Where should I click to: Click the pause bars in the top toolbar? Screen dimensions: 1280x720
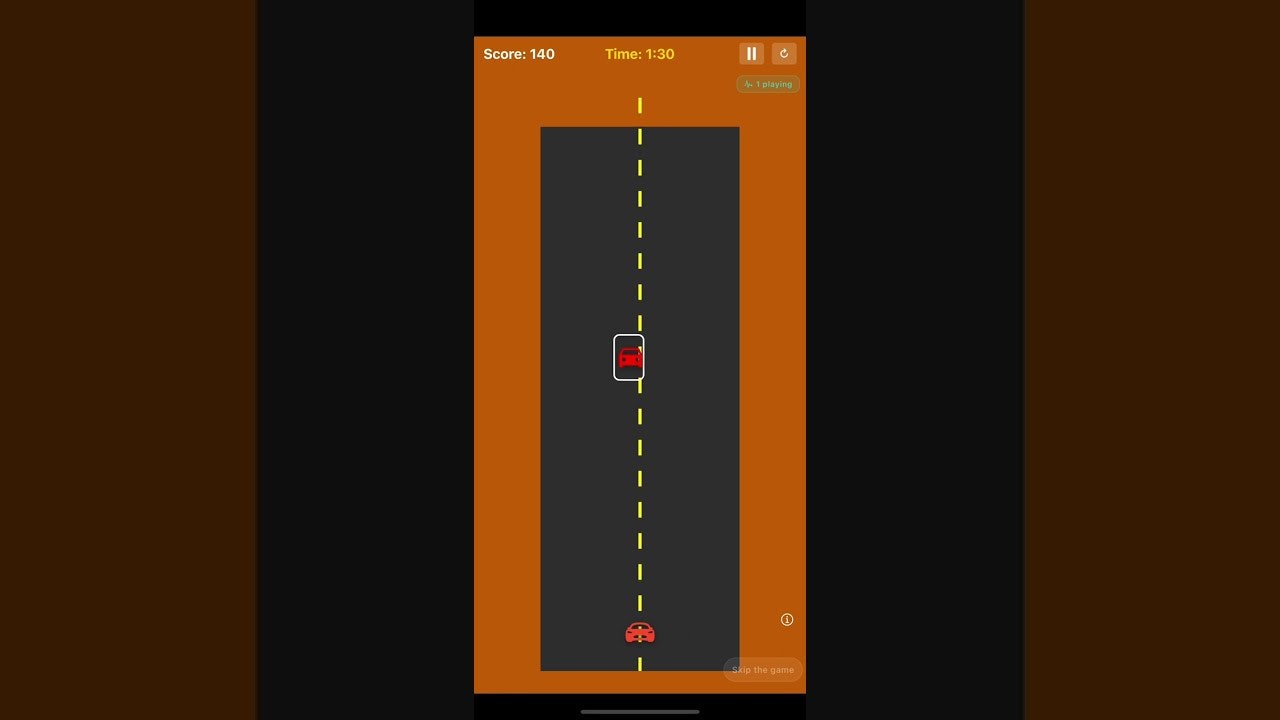pos(751,53)
